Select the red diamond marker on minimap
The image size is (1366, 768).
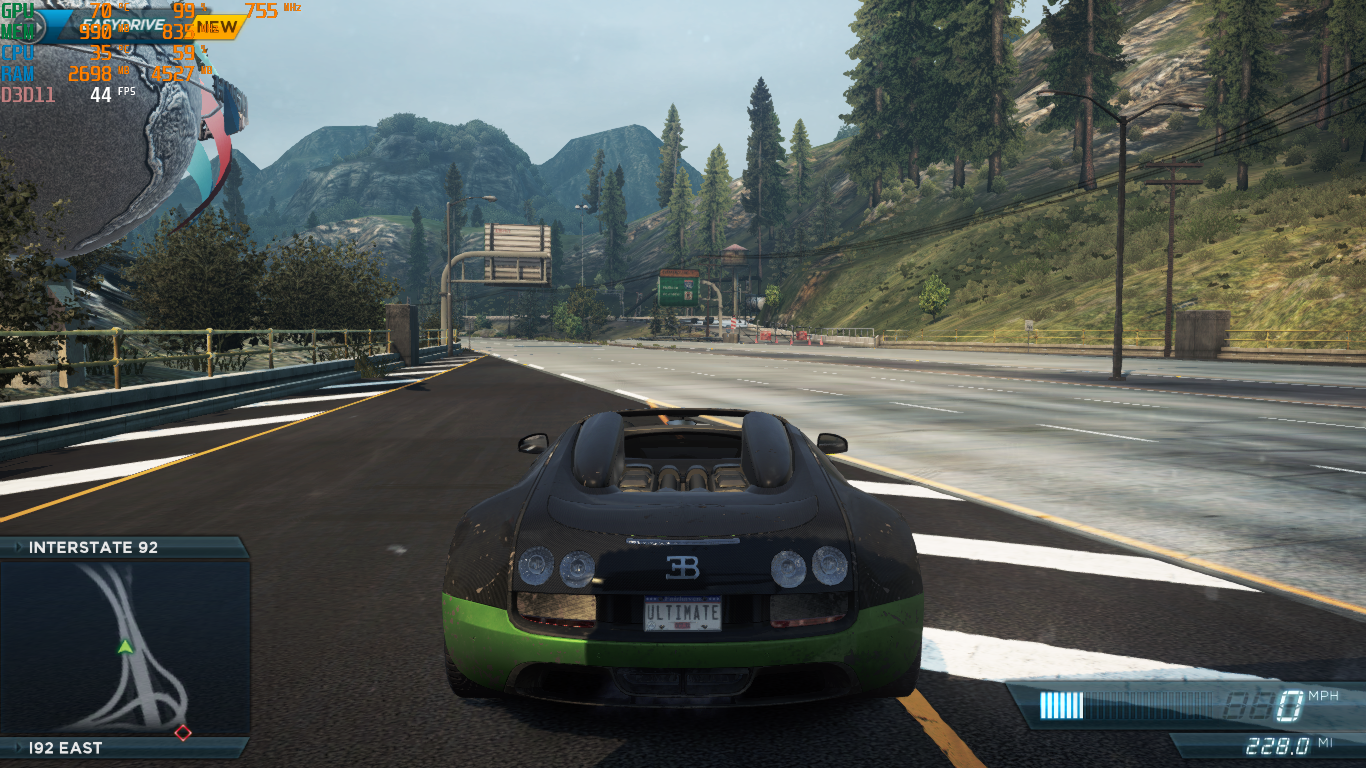click(x=183, y=733)
